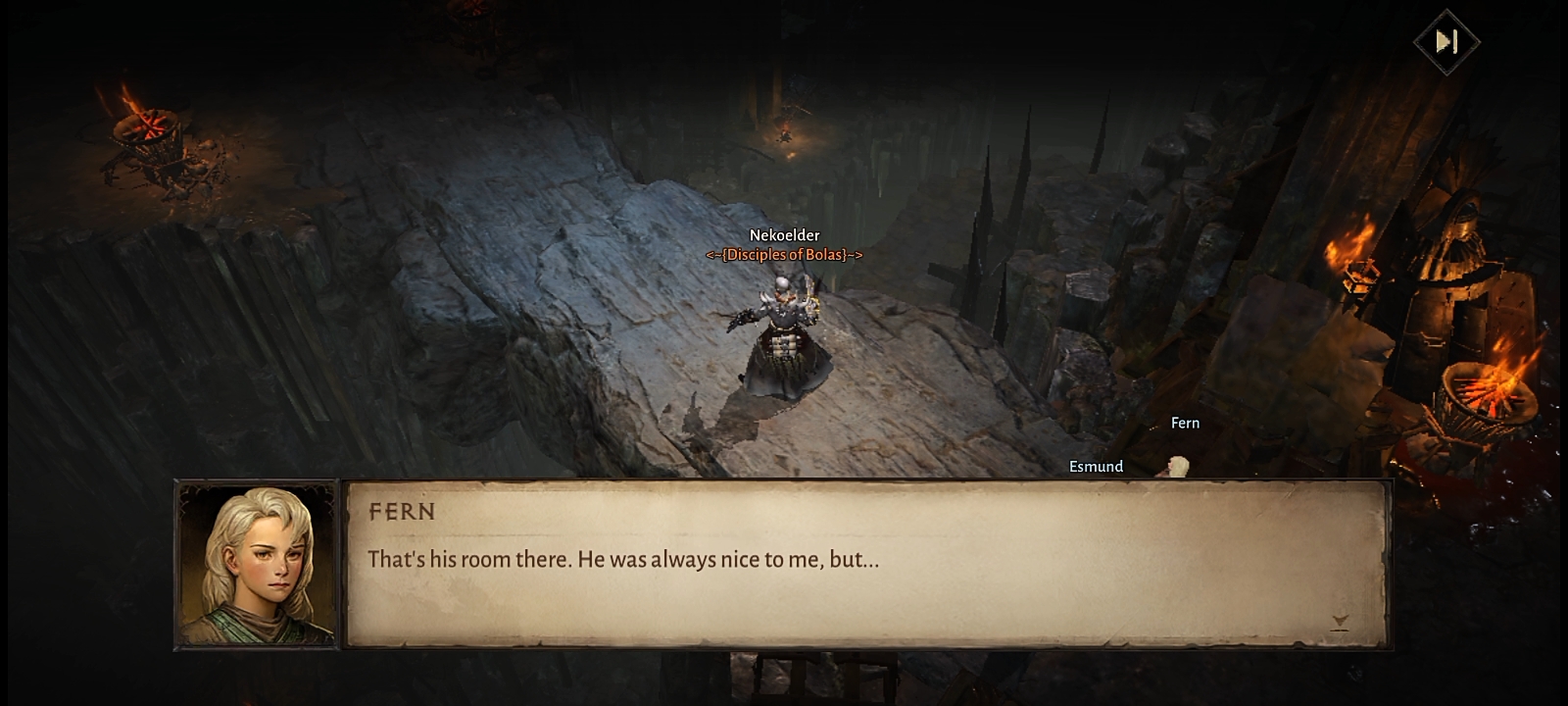Viewport: 1568px width, 706px height.
Task: Advance Fern's dialogue using the arrow indicator
Action: pos(1340,622)
